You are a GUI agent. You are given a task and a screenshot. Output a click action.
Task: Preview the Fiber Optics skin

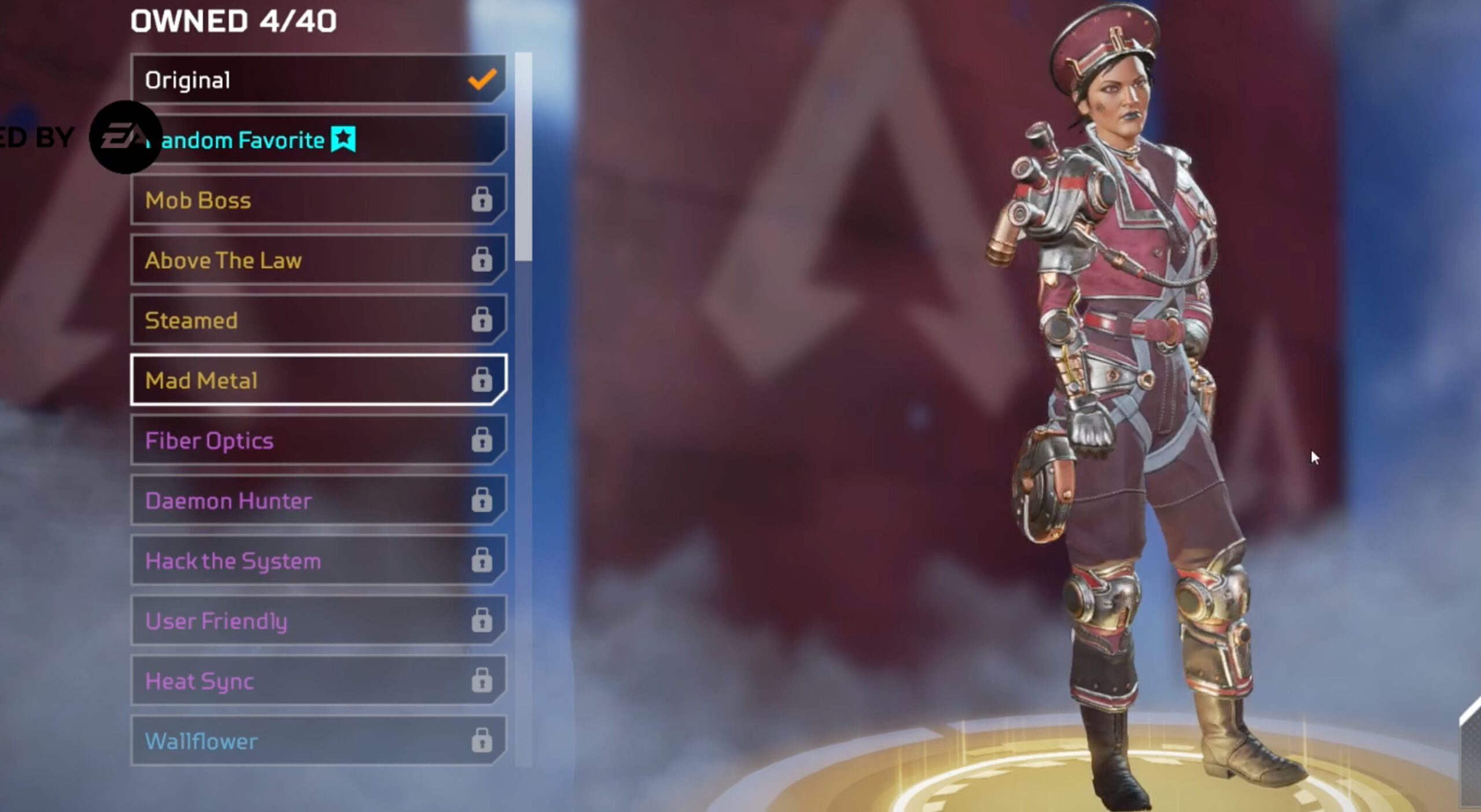pyautogui.click(x=318, y=441)
